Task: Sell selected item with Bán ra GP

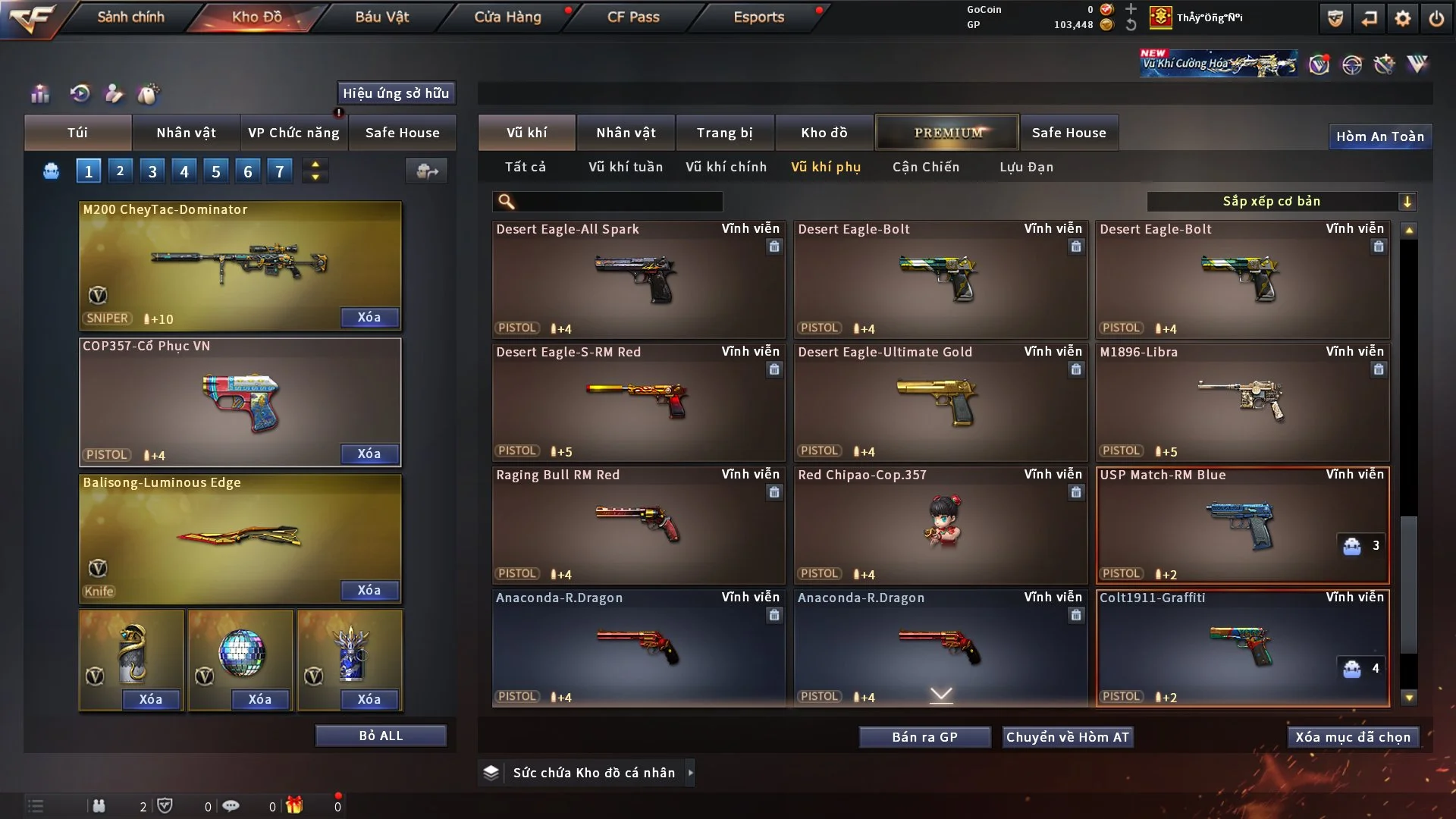Action: [924, 737]
